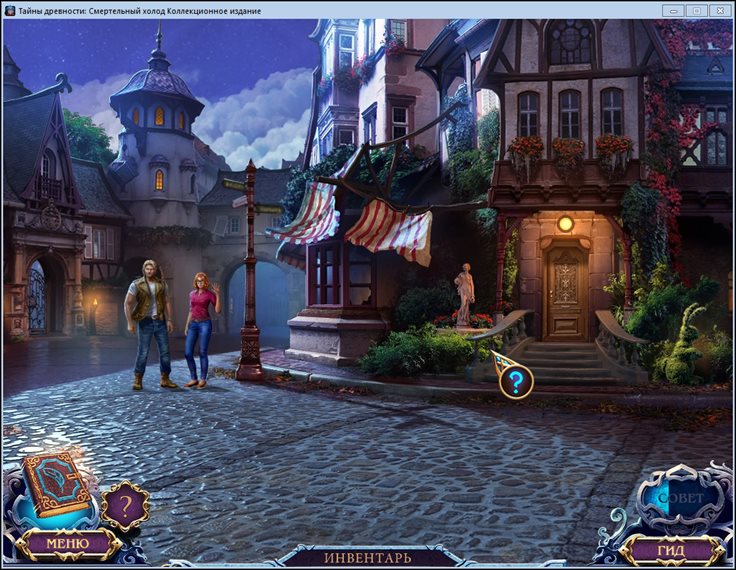Open the Меню button
736x570 pixels.
click(67, 543)
